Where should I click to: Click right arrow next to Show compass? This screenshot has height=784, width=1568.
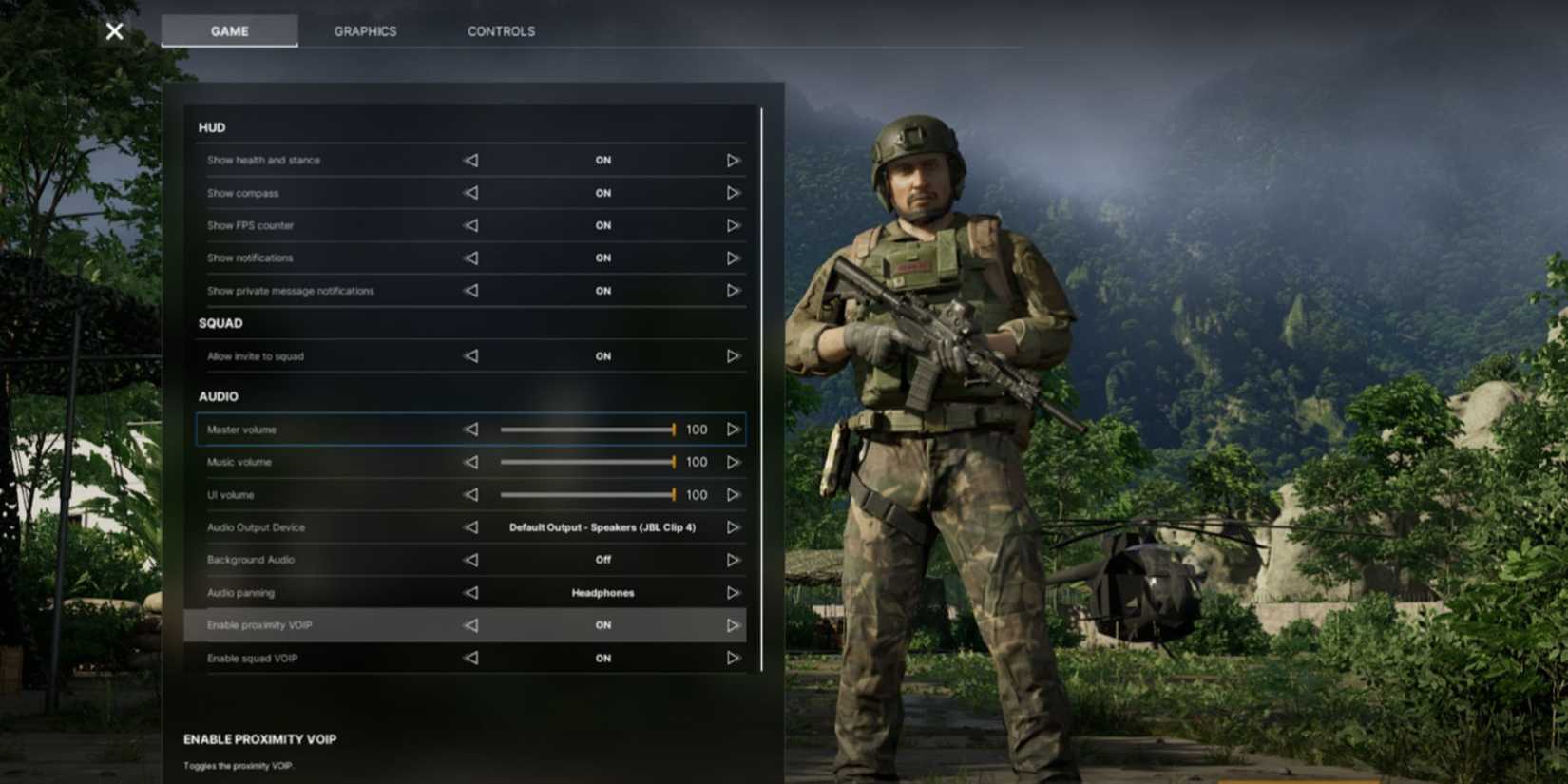pyautogui.click(x=733, y=192)
